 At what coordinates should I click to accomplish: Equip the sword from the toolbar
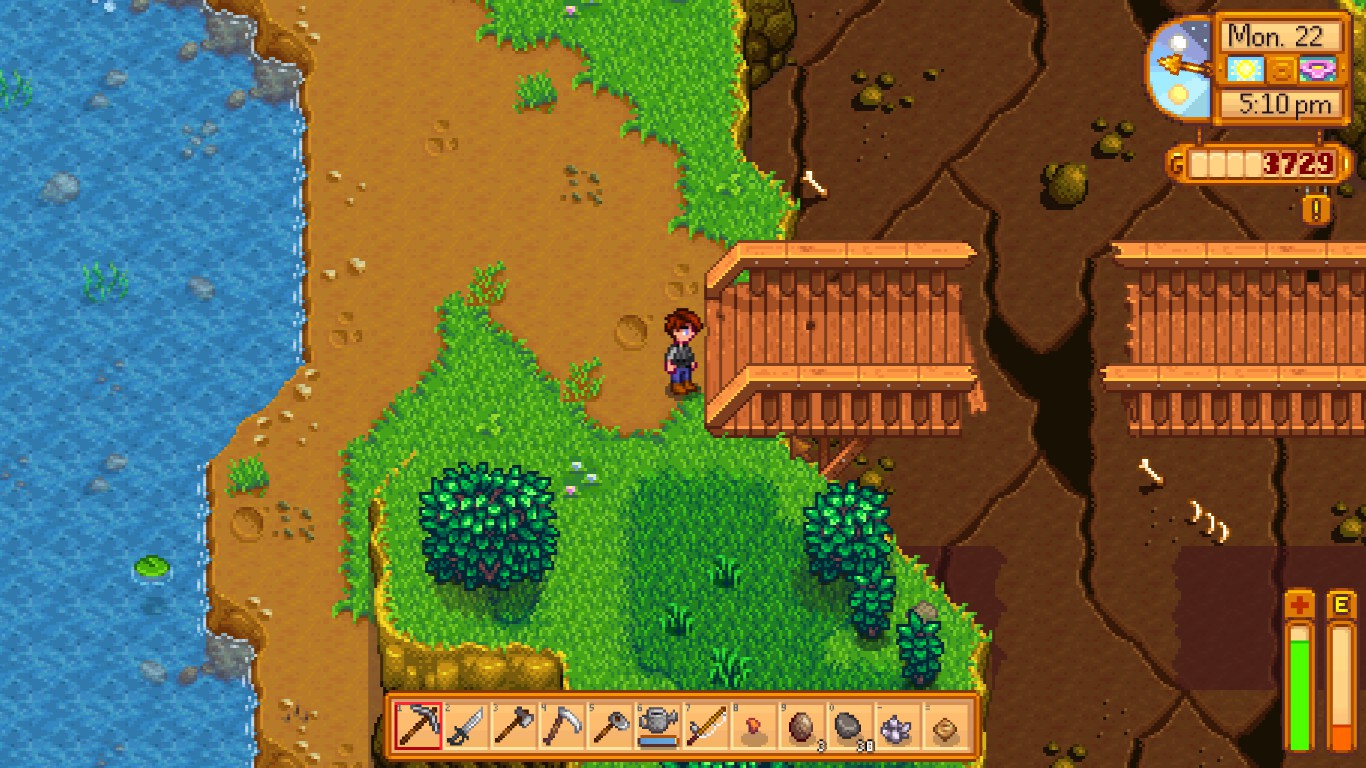[x=466, y=726]
